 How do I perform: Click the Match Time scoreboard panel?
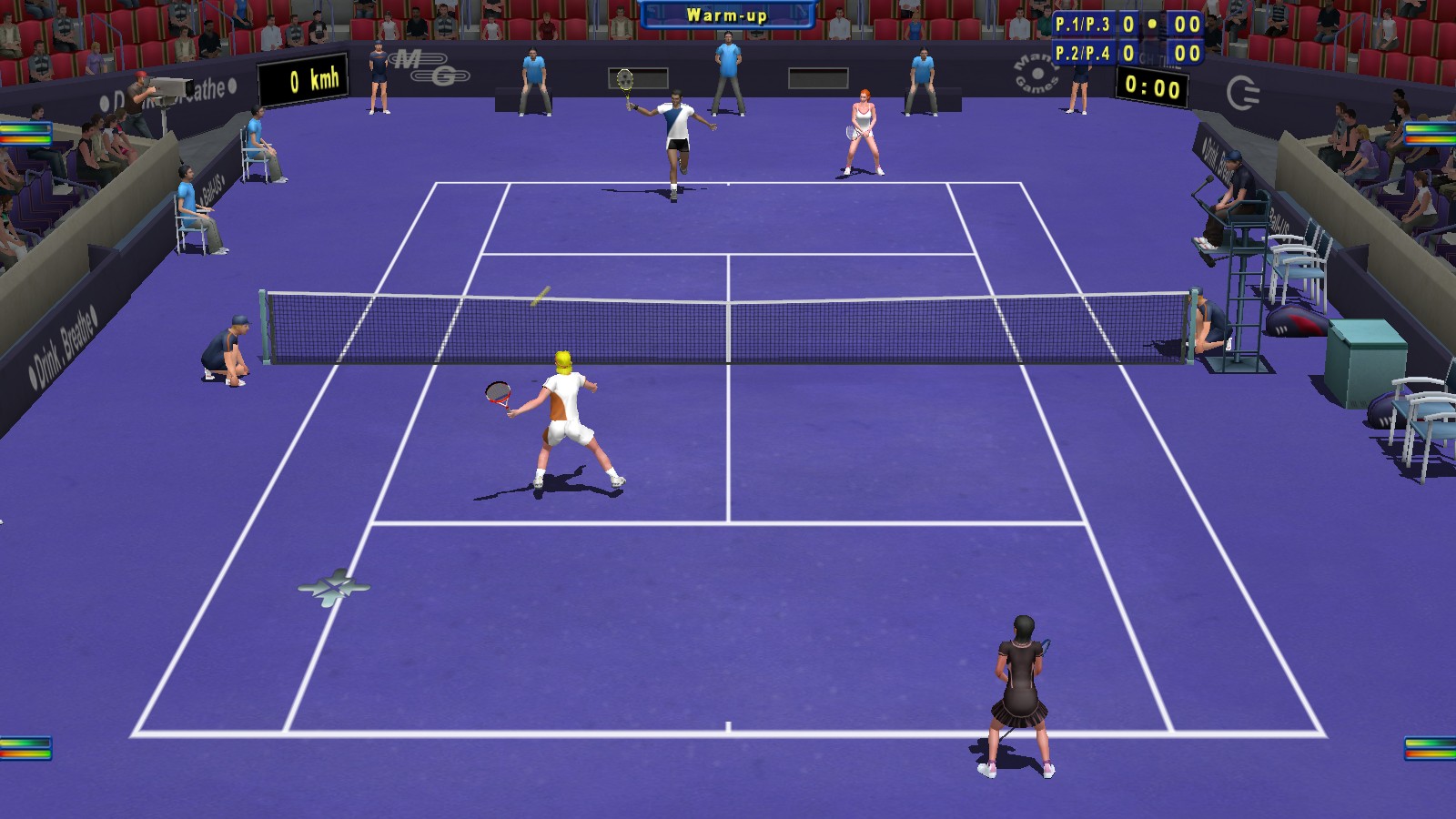coord(1151,87)
